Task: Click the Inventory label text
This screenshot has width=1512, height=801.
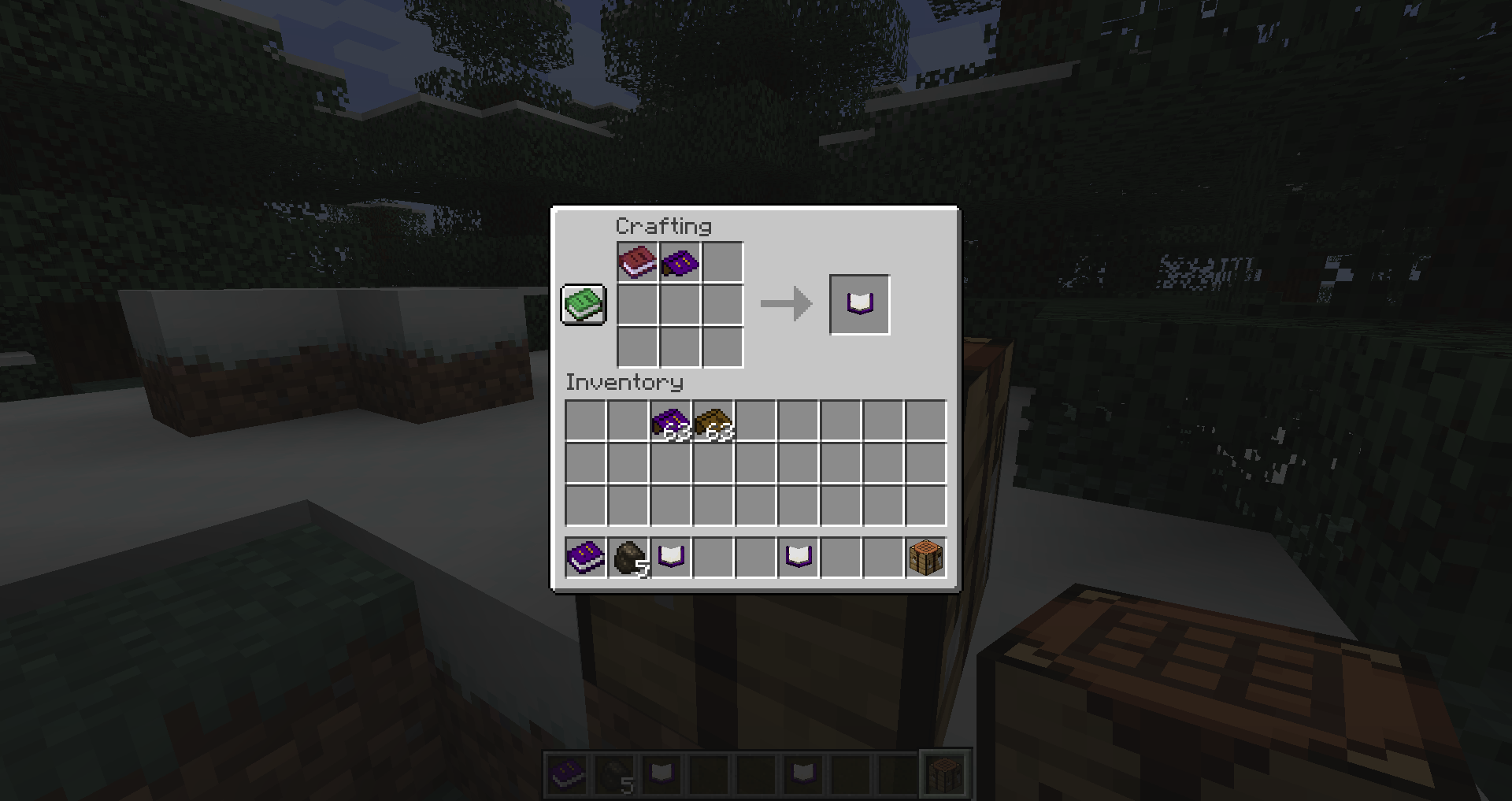Action: tap(624, 383)
